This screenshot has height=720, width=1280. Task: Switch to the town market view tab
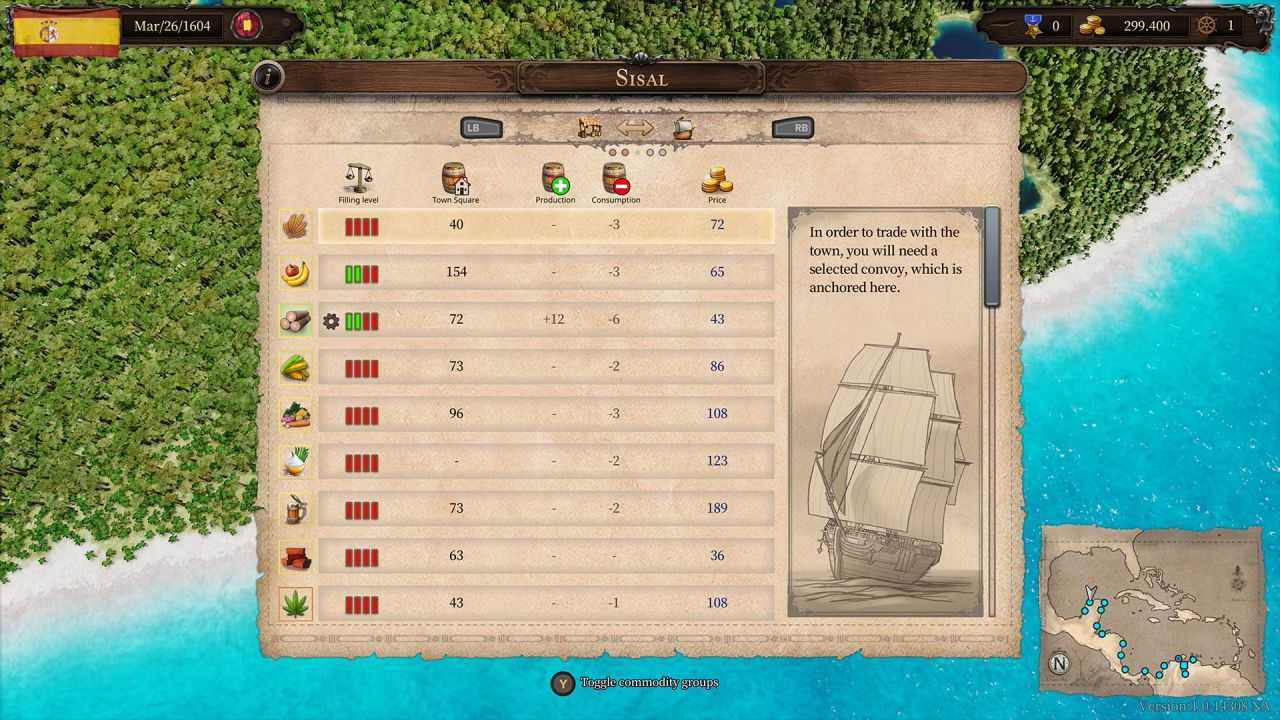pos(589,125)
